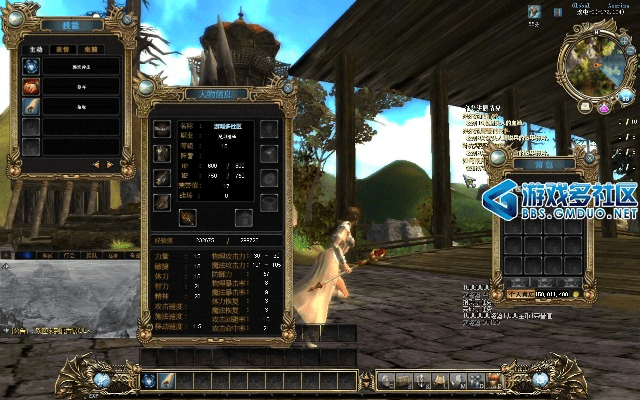Activate the blue orb hotbar skill

[148, 380]
